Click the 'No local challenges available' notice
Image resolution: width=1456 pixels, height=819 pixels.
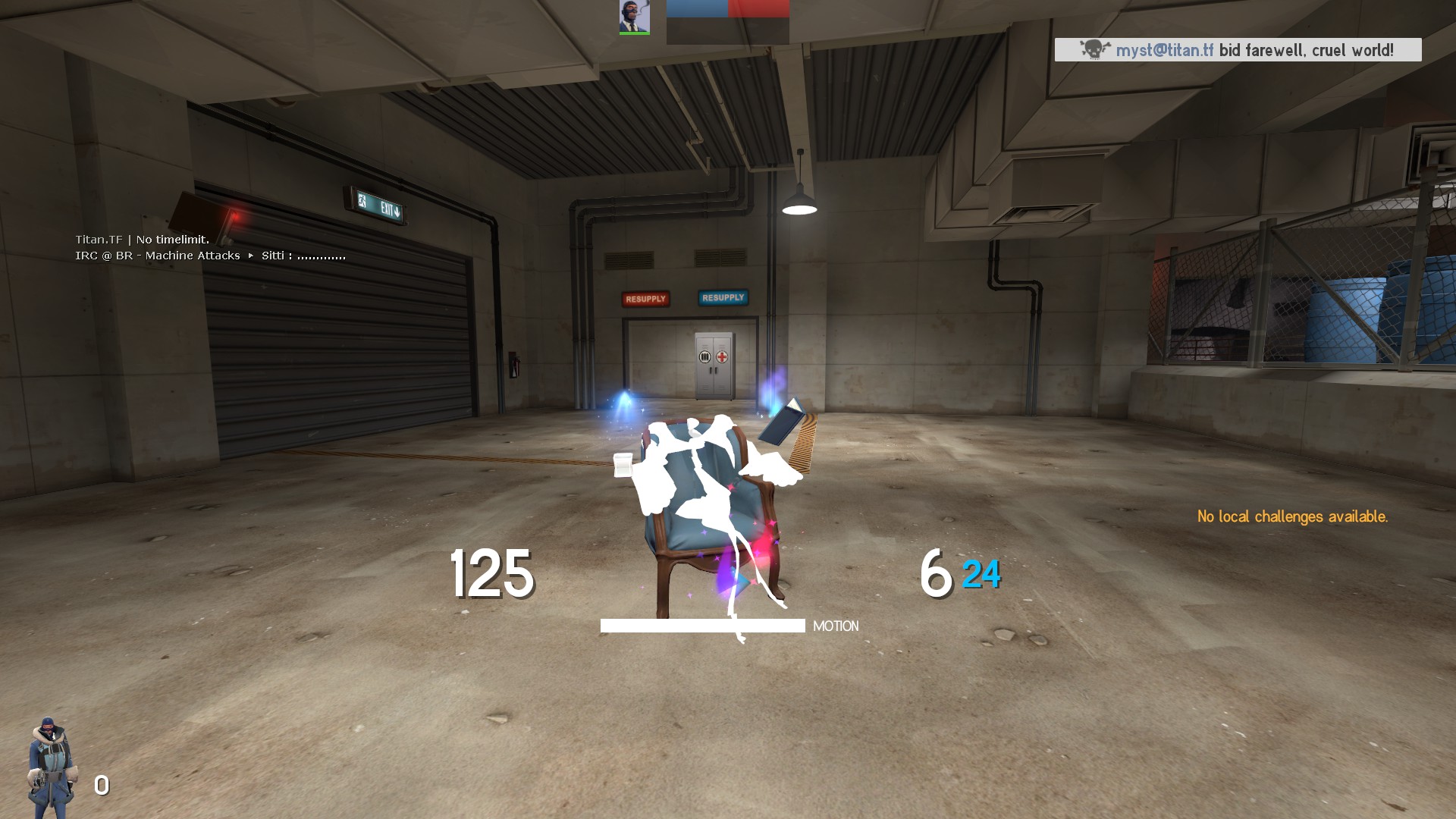[x=1292, y=516]
